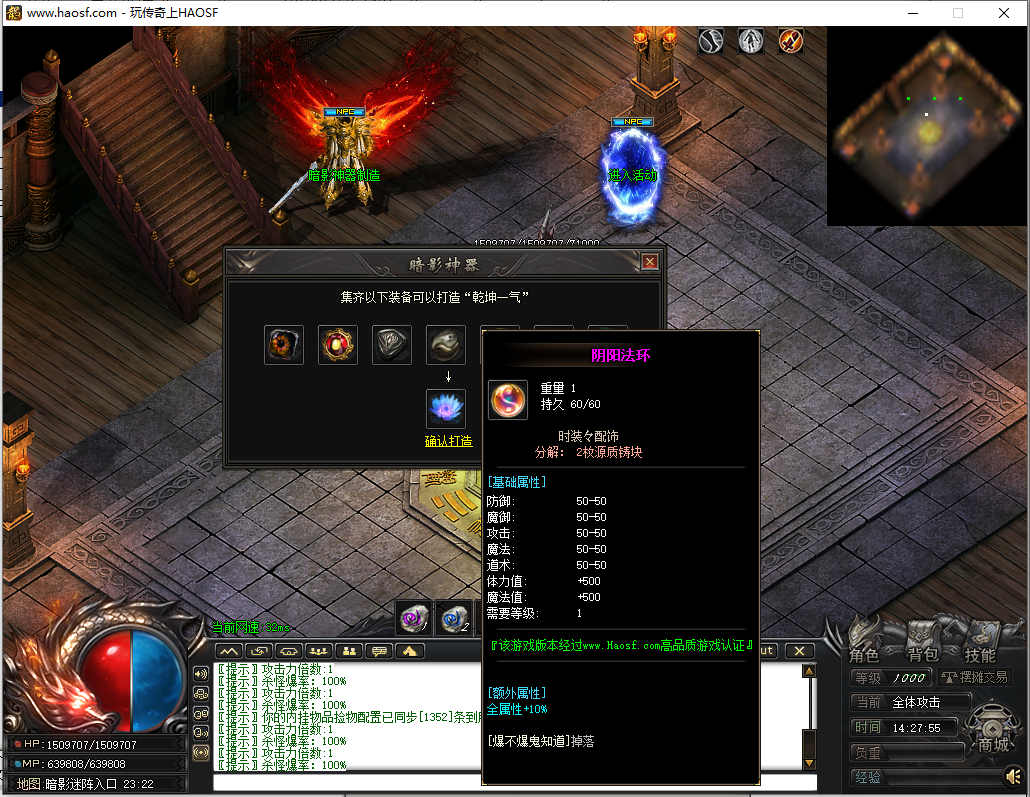
Task: Use the blue swirl stone hotbar item
Action: (453, 620)
